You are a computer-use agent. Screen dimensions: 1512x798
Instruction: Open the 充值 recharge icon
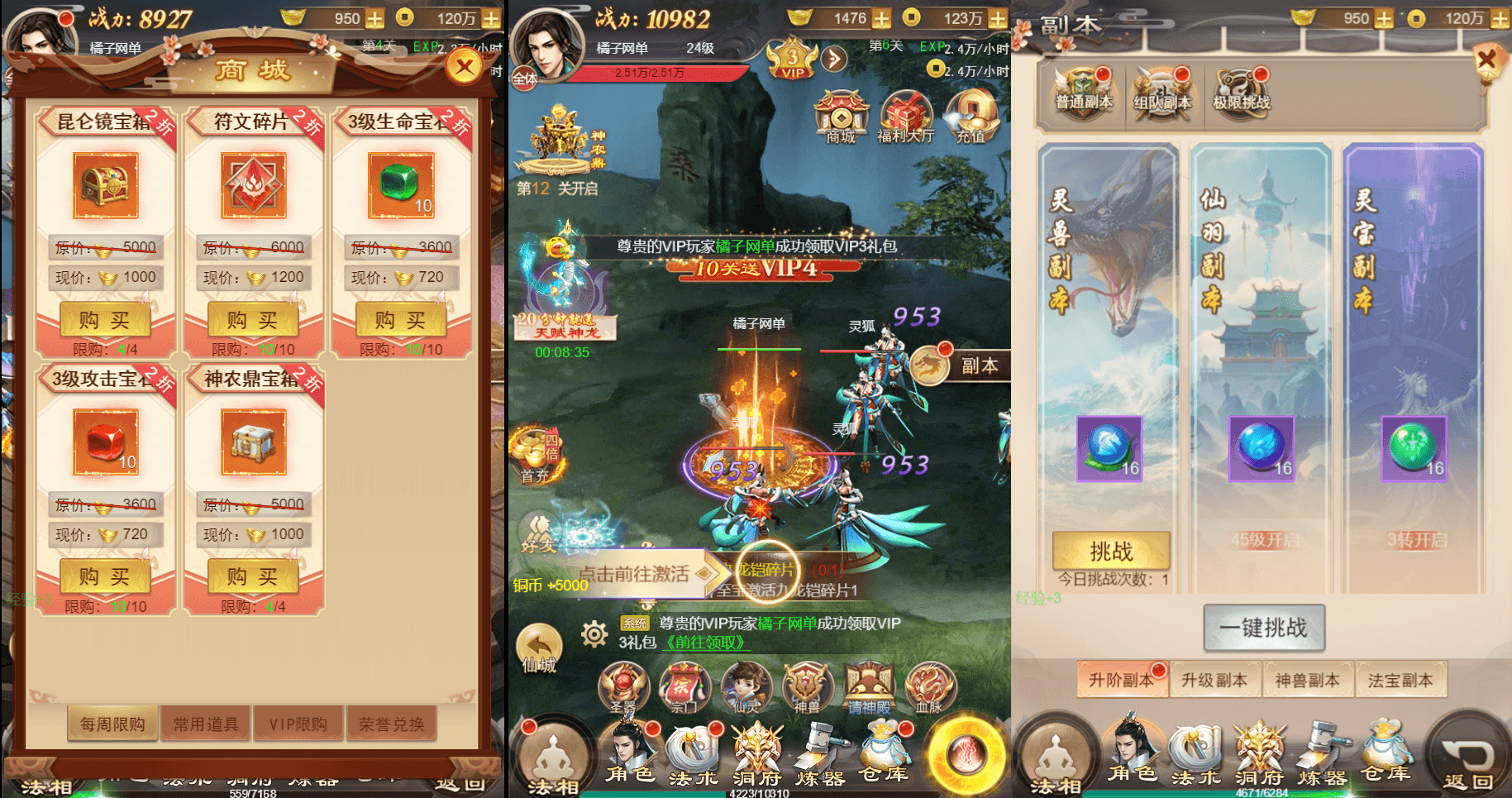click(x=971, y=116)
